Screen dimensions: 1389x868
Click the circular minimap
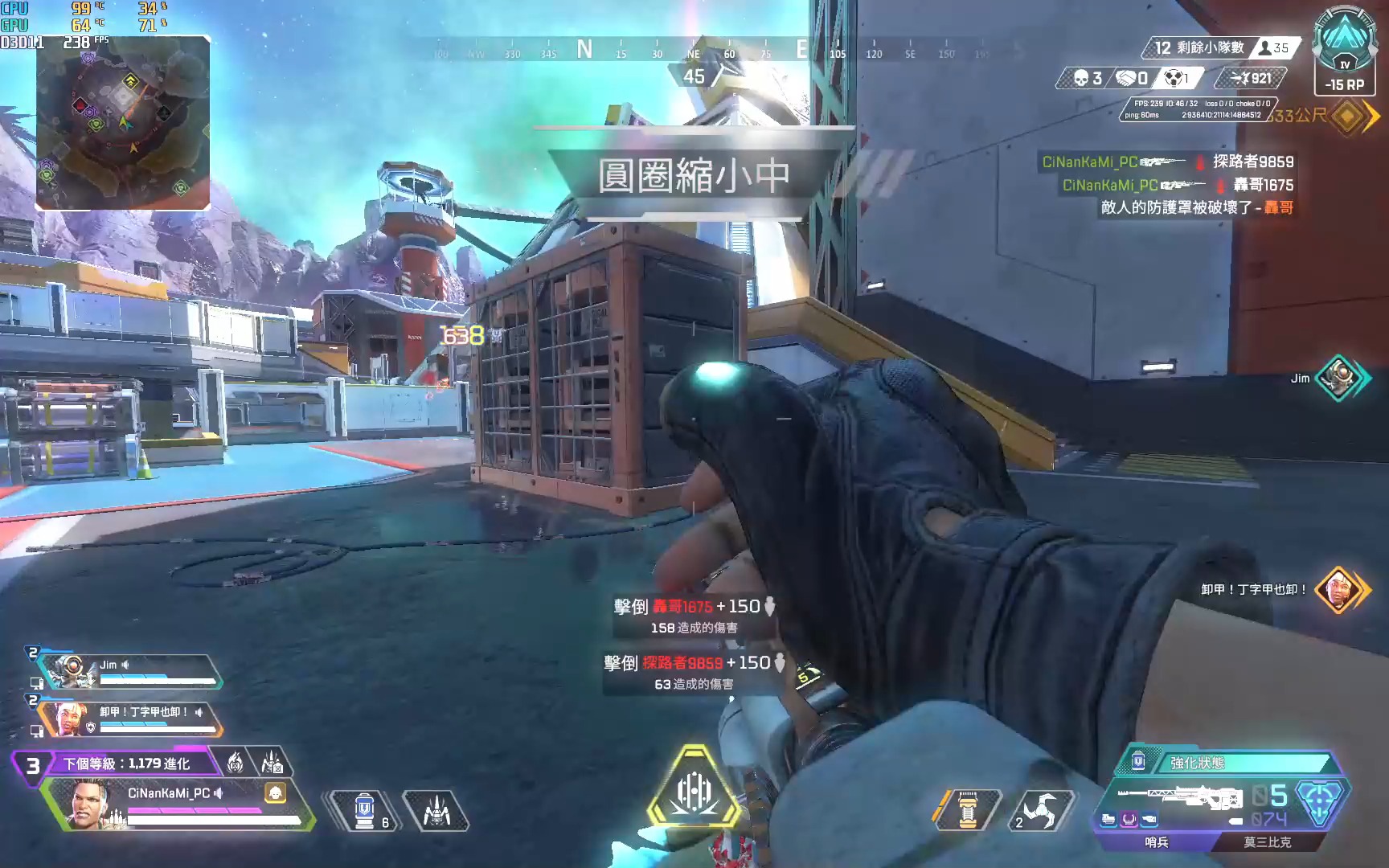click(x=122, y=122)
